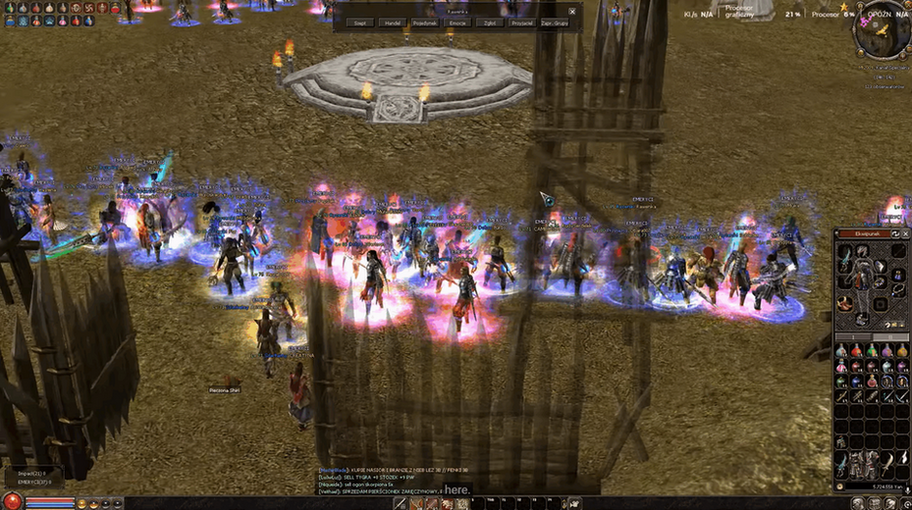Select the equipped body armor slot

pyautogui.click(x=863, y=279)
